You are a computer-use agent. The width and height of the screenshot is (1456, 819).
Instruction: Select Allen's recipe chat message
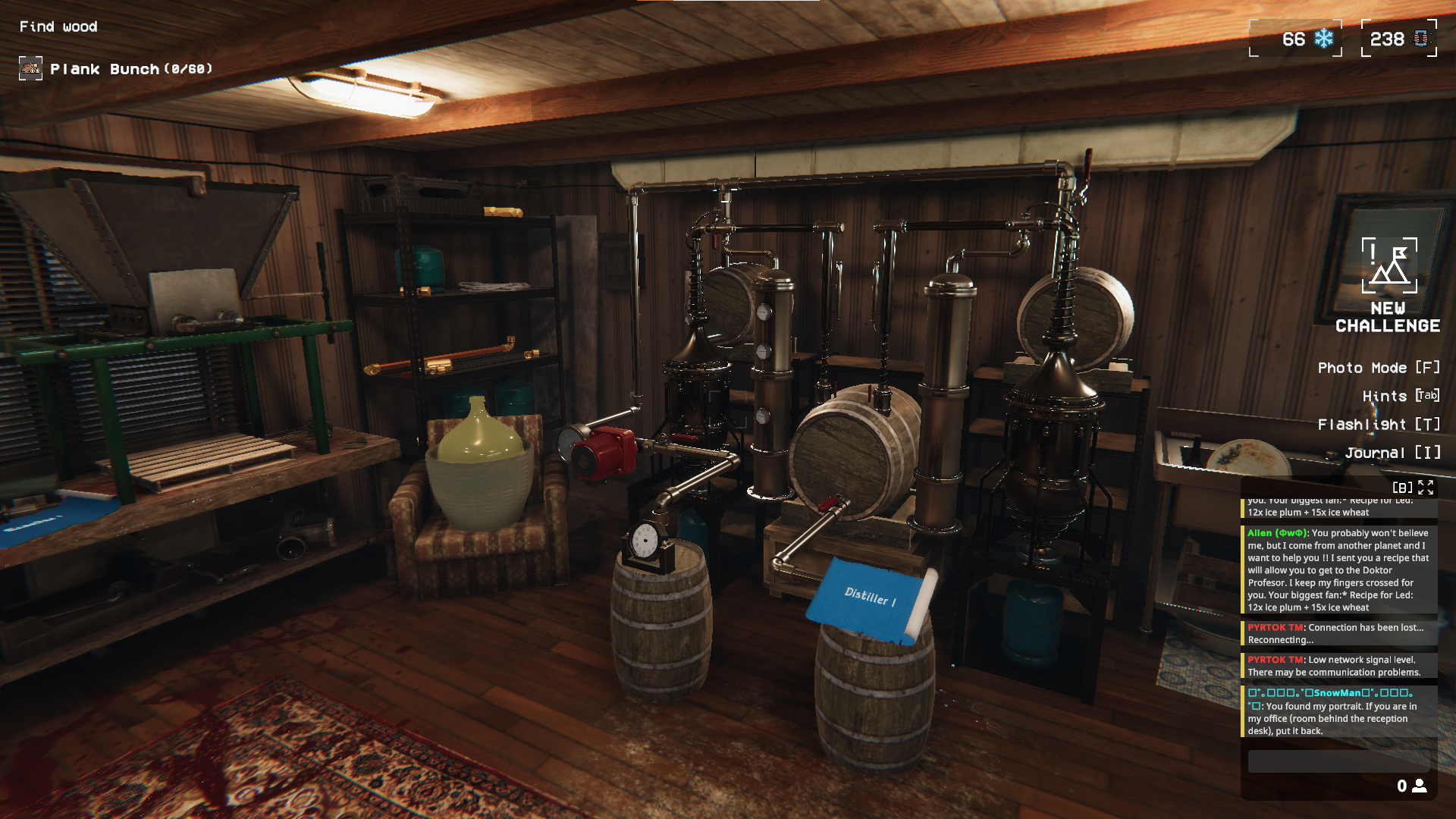pos(1338,570)
